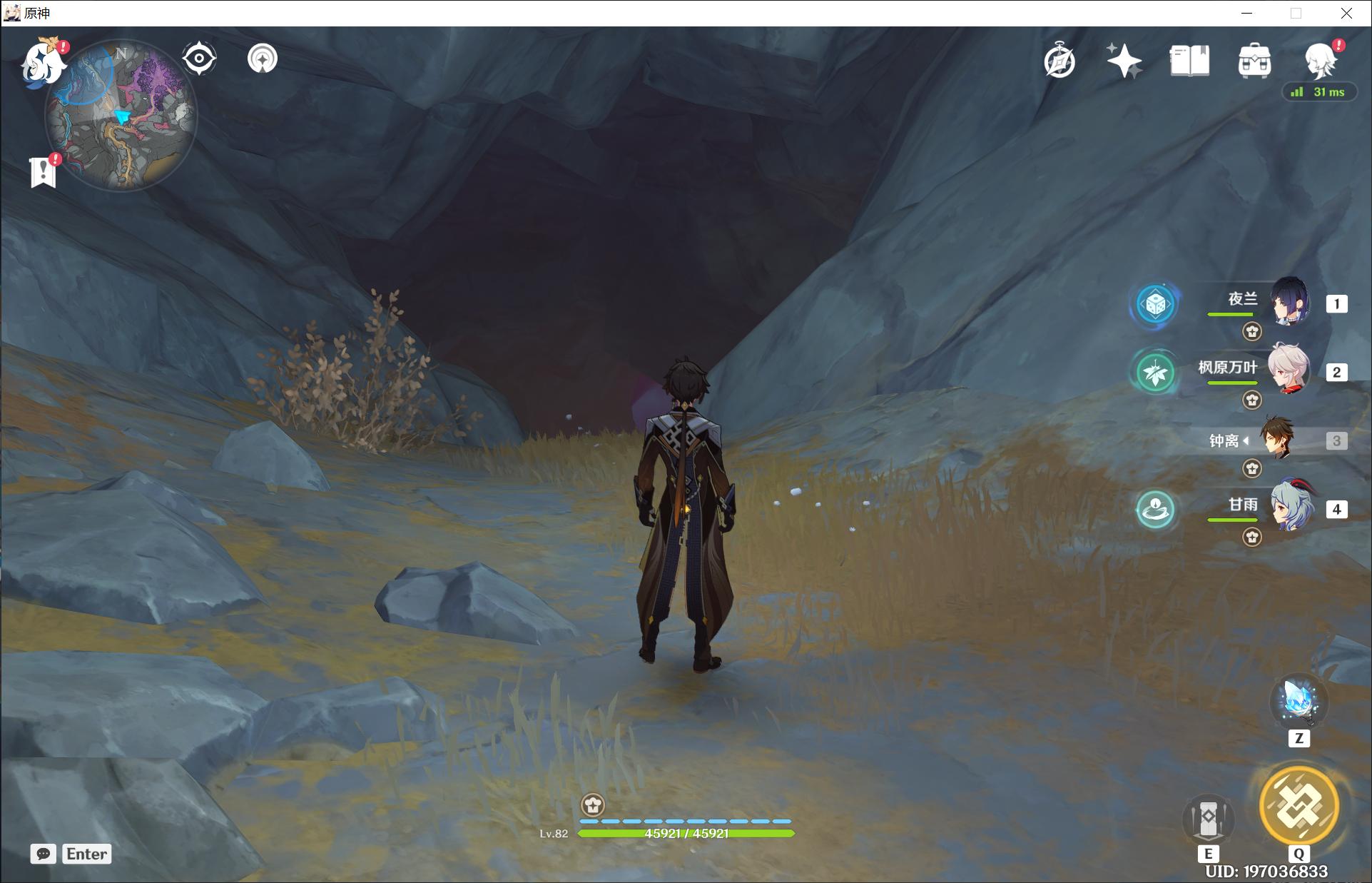1372x883 pixels.
Task: Open the quest bookmark icon
Action: tap(44, 172)
